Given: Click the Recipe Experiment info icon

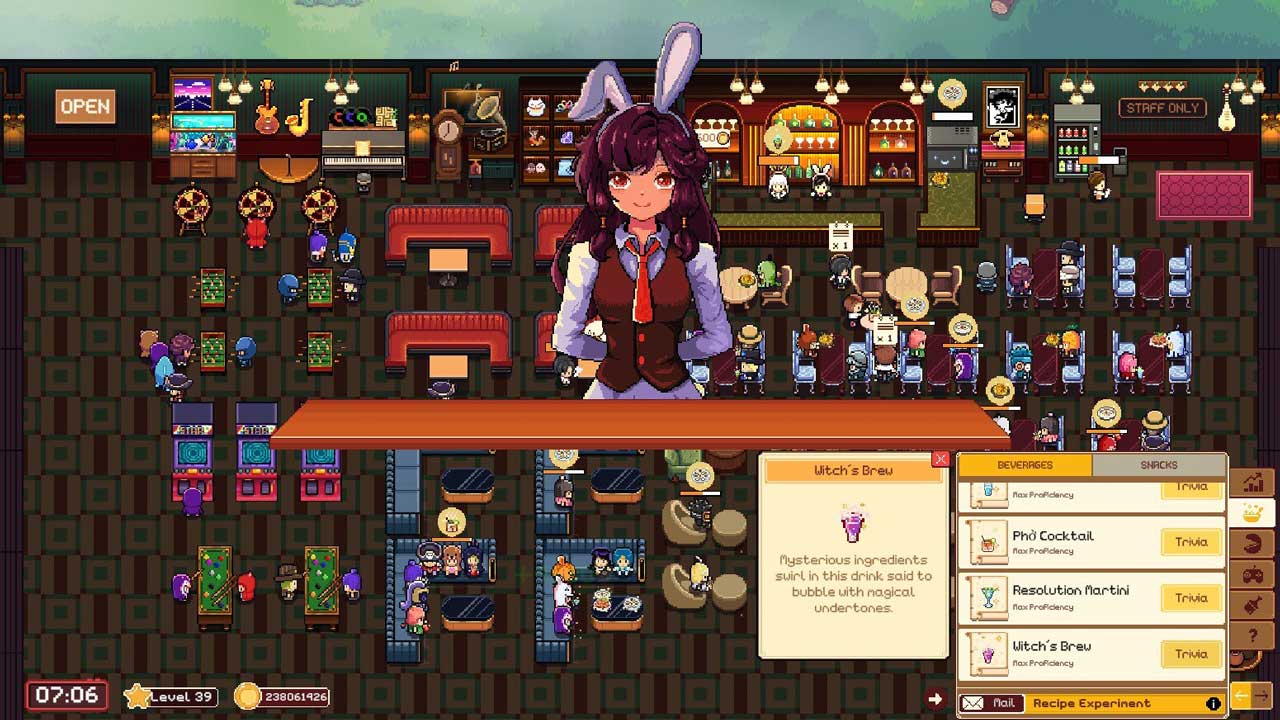Looking at the screenshot, I should (1213, 703).
